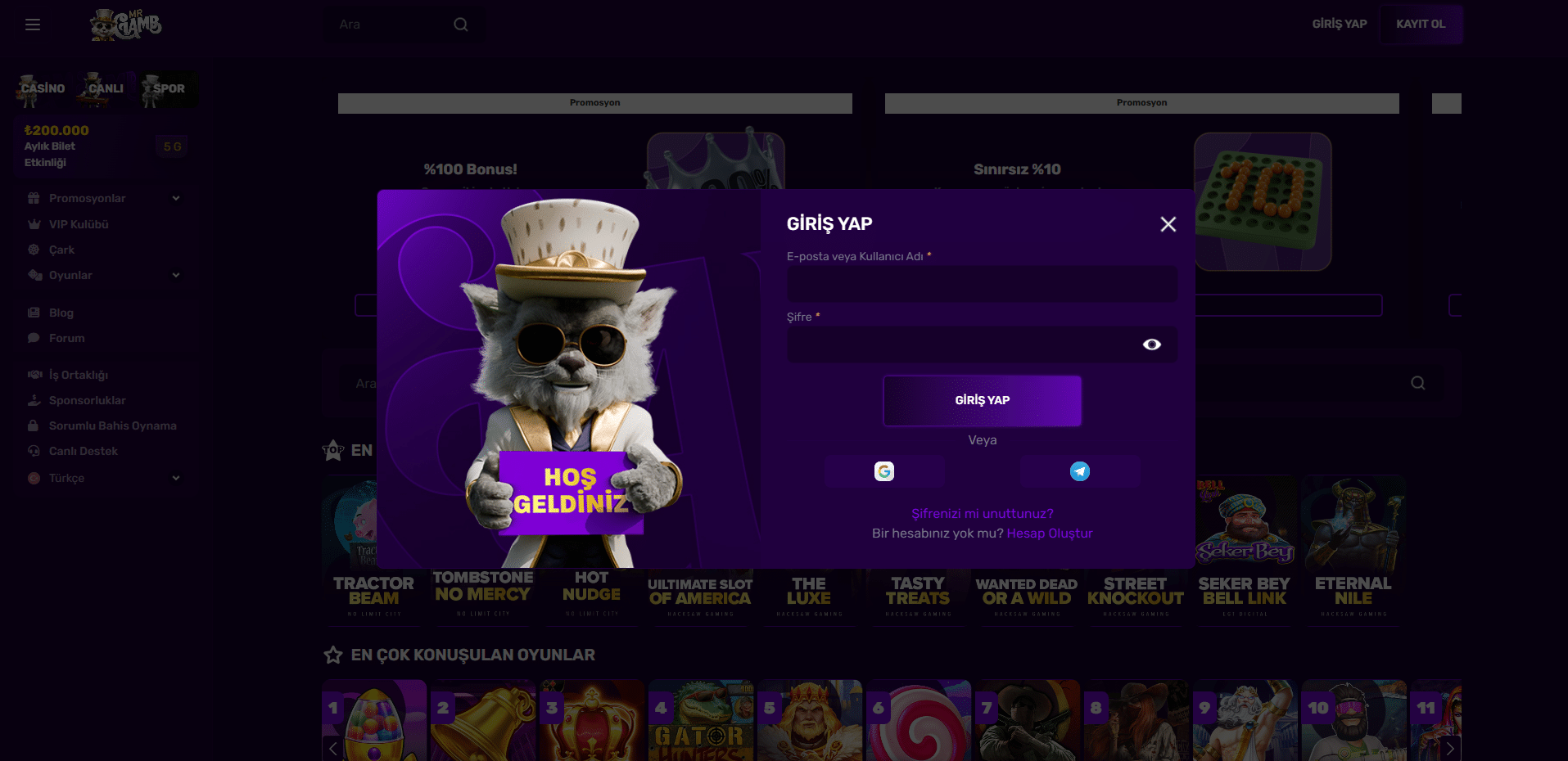This screenshot has height=761, width=1568.
Task: Close the login dialog with the X
Action: 1168,224
